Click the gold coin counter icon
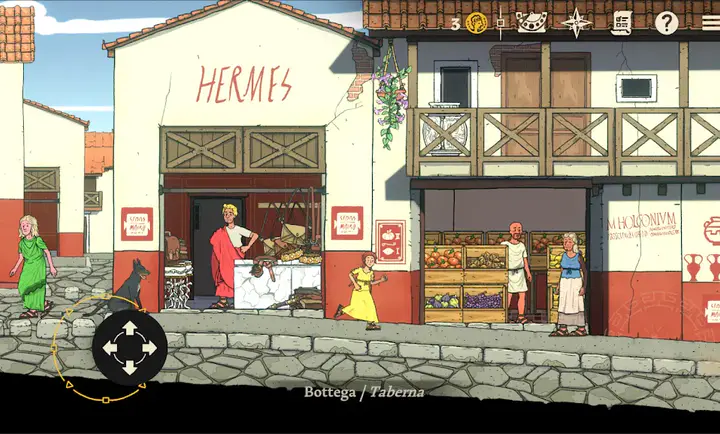The width and height of the screenshot is (720, 434). tap(476, 23)
